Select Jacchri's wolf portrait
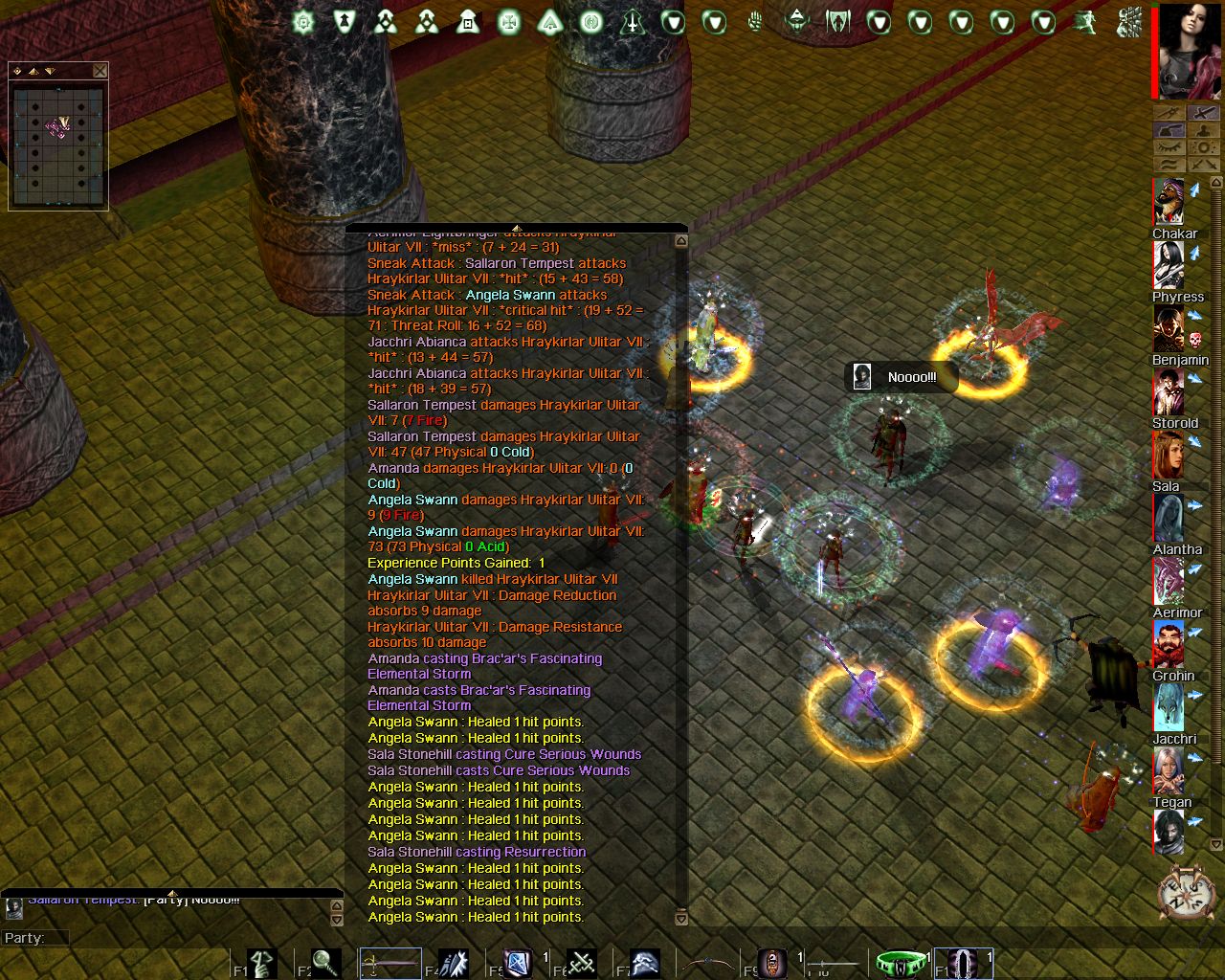This screenshot has height=980, width=1225. pyautogui.click(x=1168, y=708)
